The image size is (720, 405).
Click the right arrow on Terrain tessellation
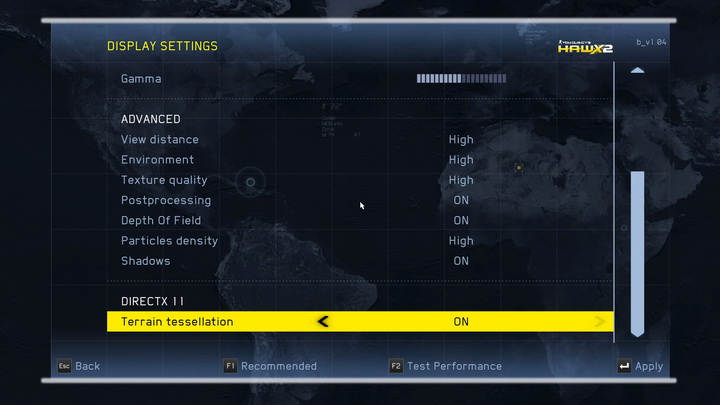pyautogui.click(x=600, y=322)
